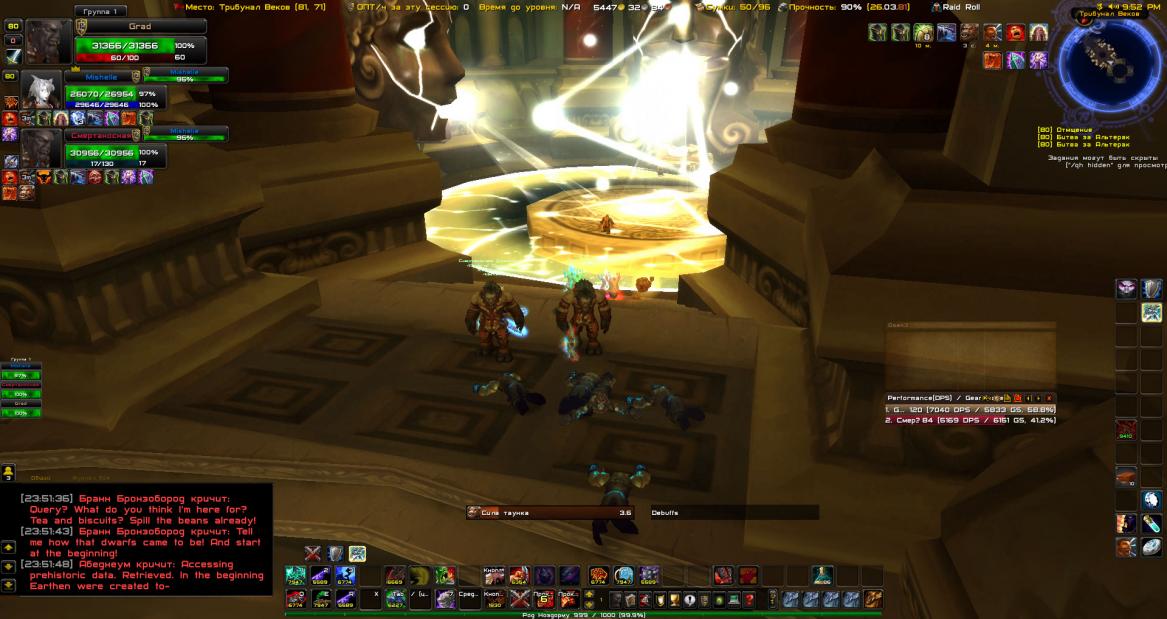Click the screaming red face buff icon

click(x=1013, y=33)
